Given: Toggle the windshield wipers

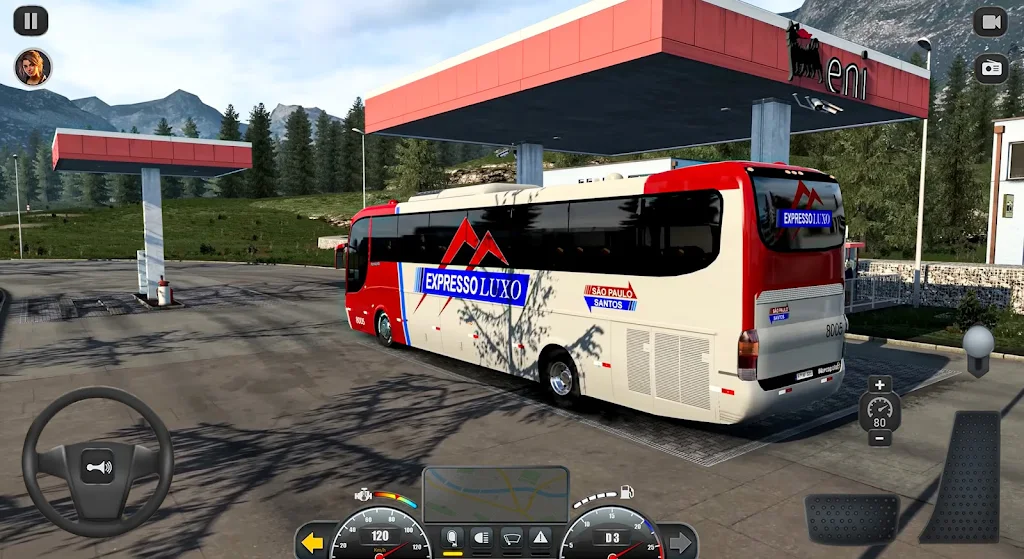Looking at the screenshot, I should tap(511, 538).
